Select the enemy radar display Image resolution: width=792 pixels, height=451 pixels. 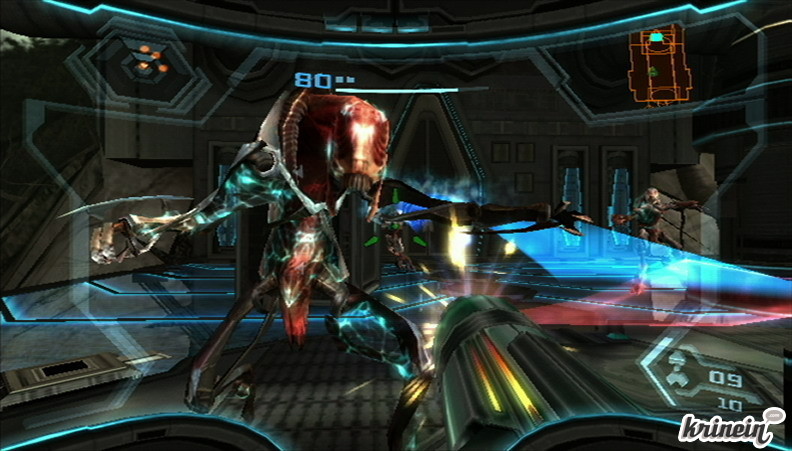(147, 60)
